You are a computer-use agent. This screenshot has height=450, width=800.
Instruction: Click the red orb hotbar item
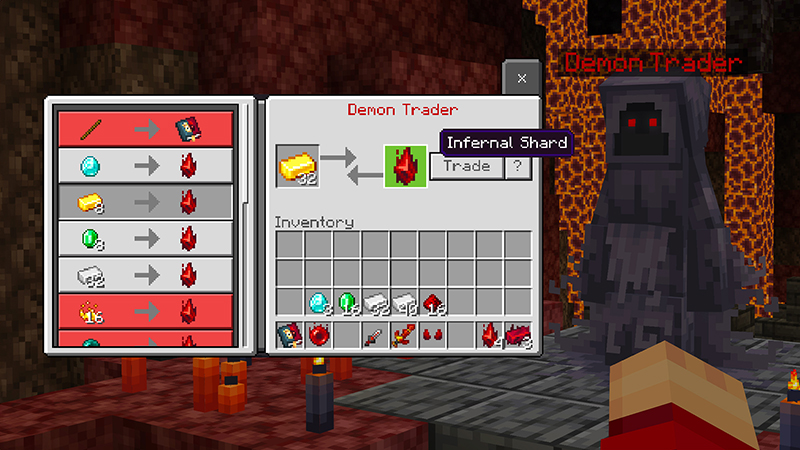point(318,335)
